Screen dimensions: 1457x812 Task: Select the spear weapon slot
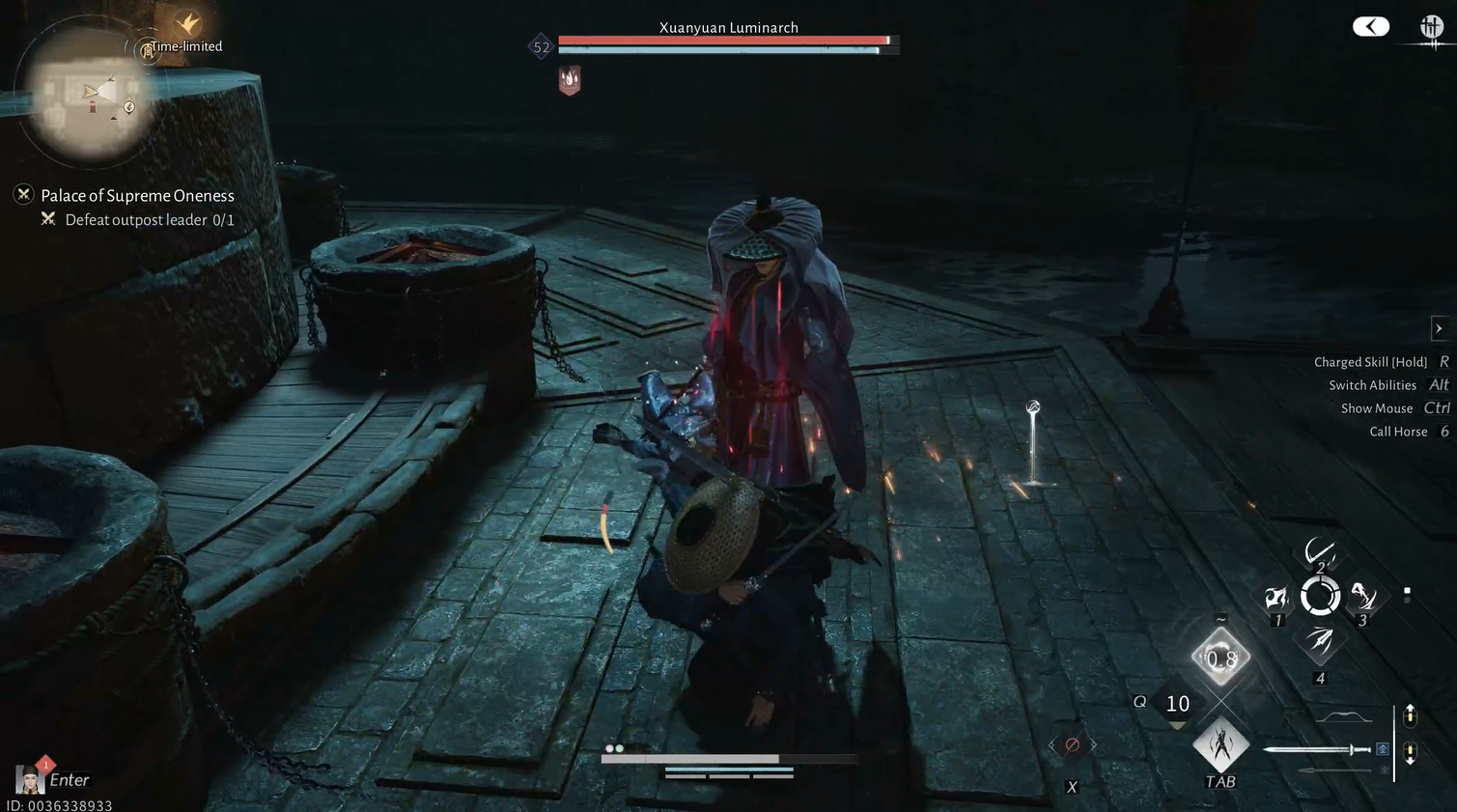tap(1335, 770)
